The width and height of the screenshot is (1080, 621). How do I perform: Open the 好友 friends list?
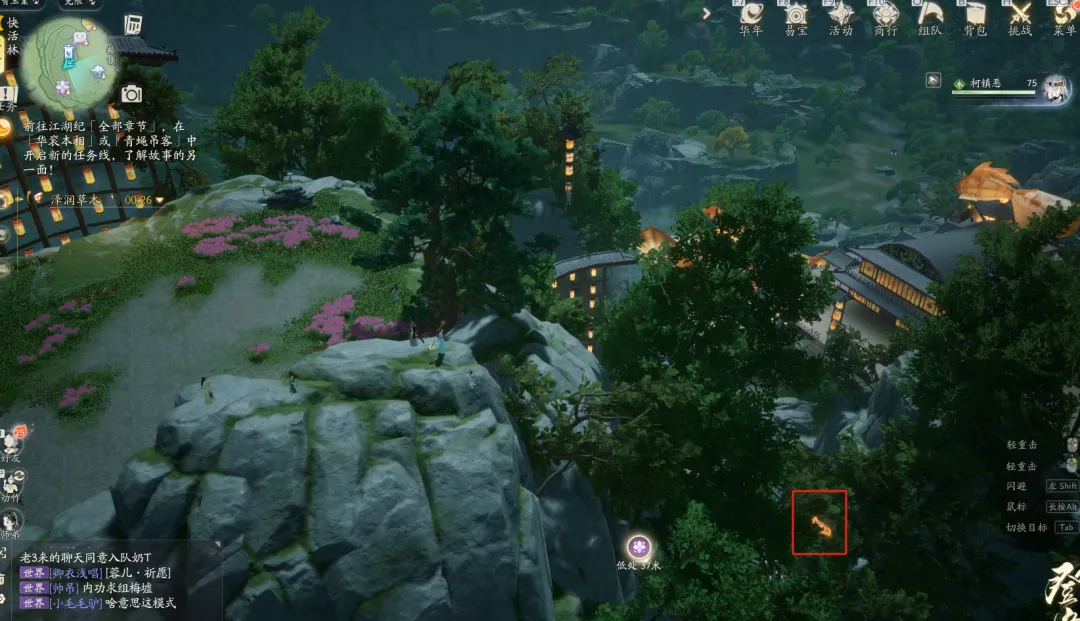click(12, 442)
